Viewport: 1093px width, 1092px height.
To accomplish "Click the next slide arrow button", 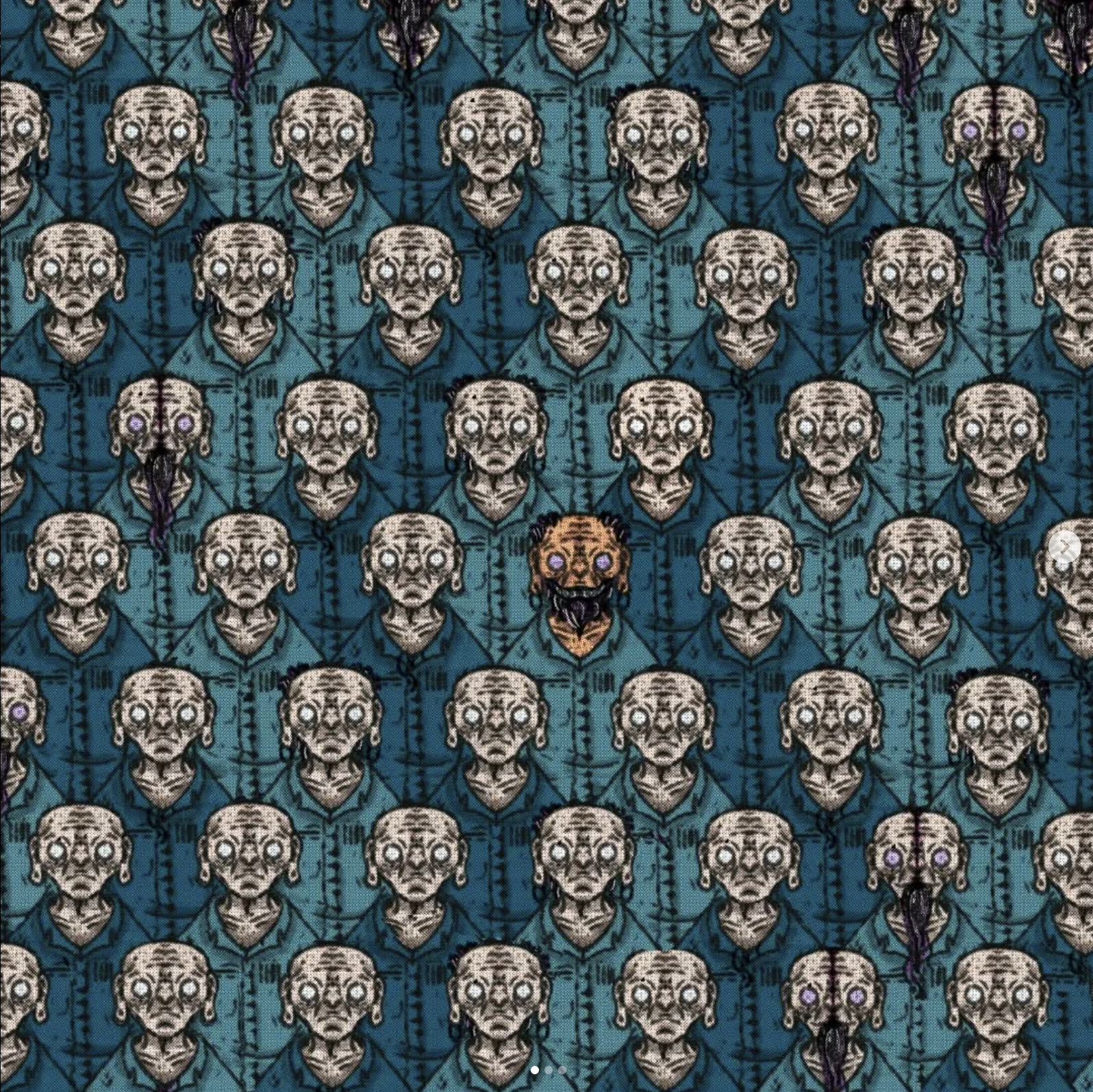I will 1065,547.
